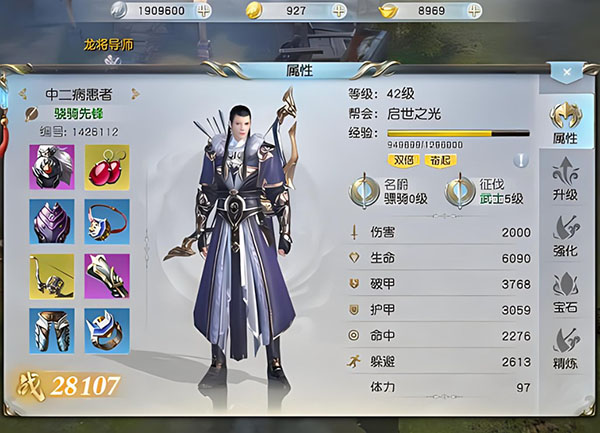Select the helmet equipment slot

coord(52,167)
